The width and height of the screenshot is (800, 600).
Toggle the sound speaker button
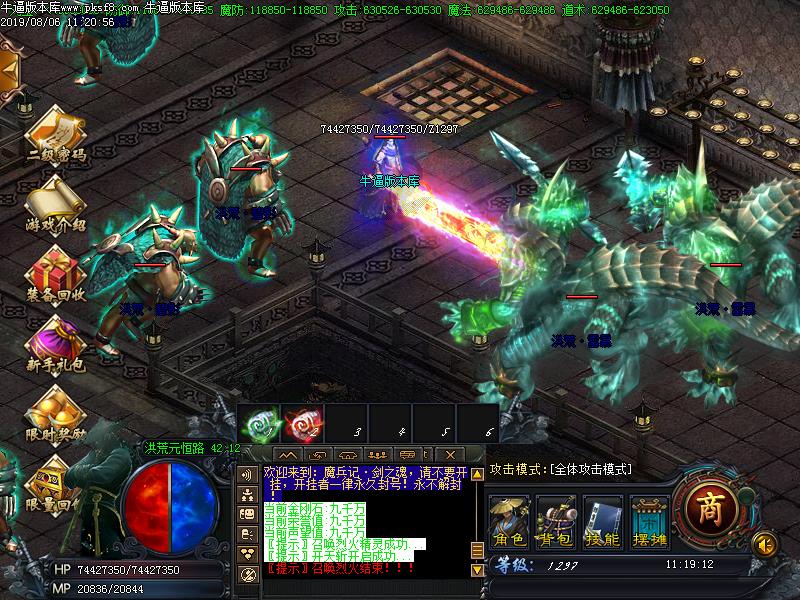(765, 543)
